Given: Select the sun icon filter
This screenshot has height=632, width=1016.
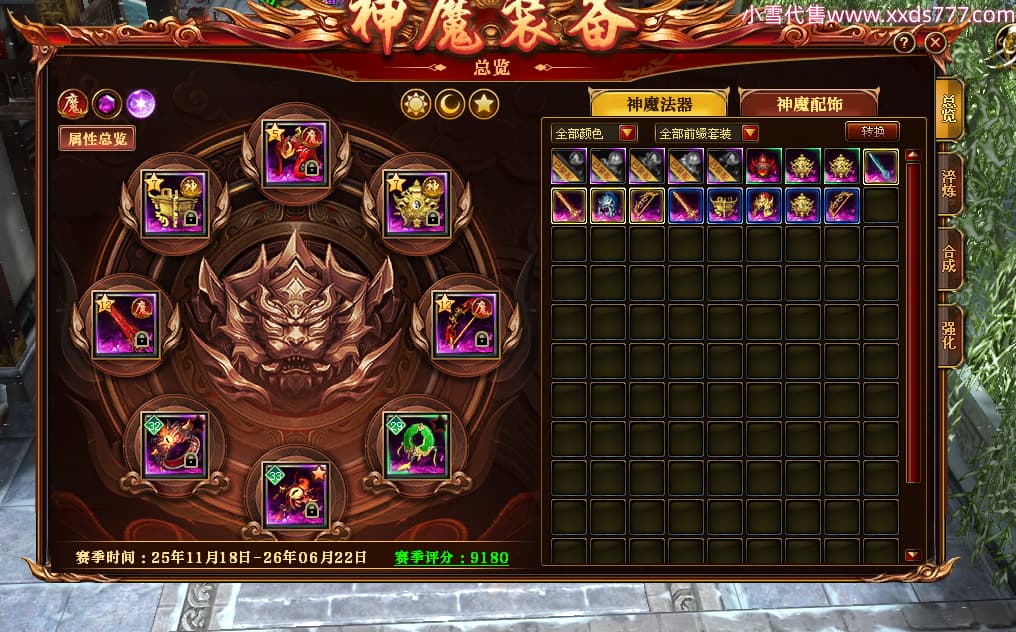Looking at the screenshot, I should click(416, 104).
